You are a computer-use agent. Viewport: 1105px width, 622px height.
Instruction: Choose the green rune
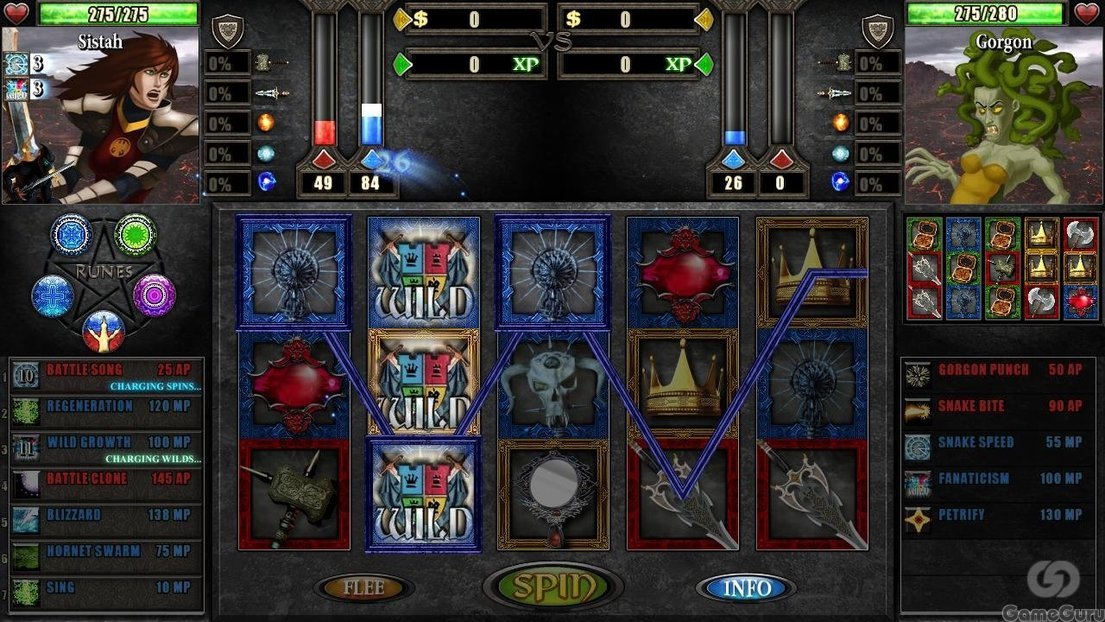[x=135, y=234]
